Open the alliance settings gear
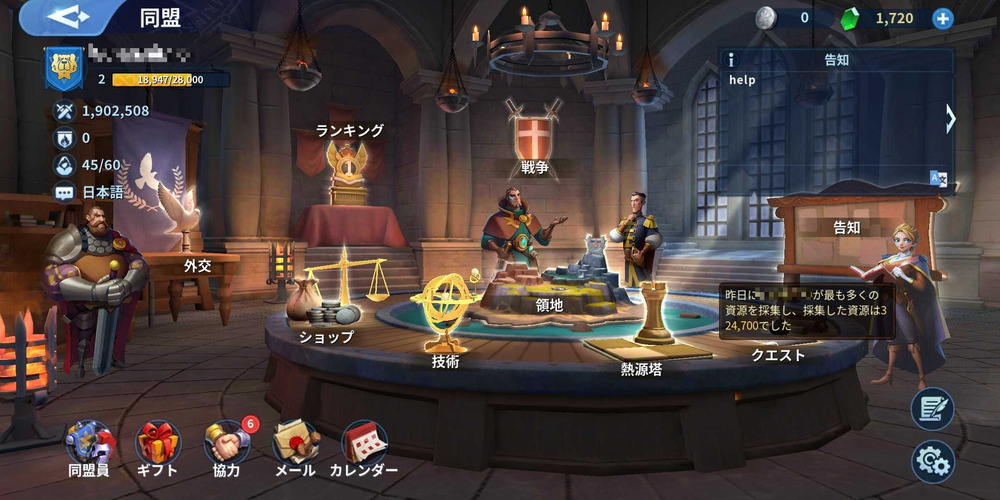The width and height of the screenshot is (1000, 500). 932,461
